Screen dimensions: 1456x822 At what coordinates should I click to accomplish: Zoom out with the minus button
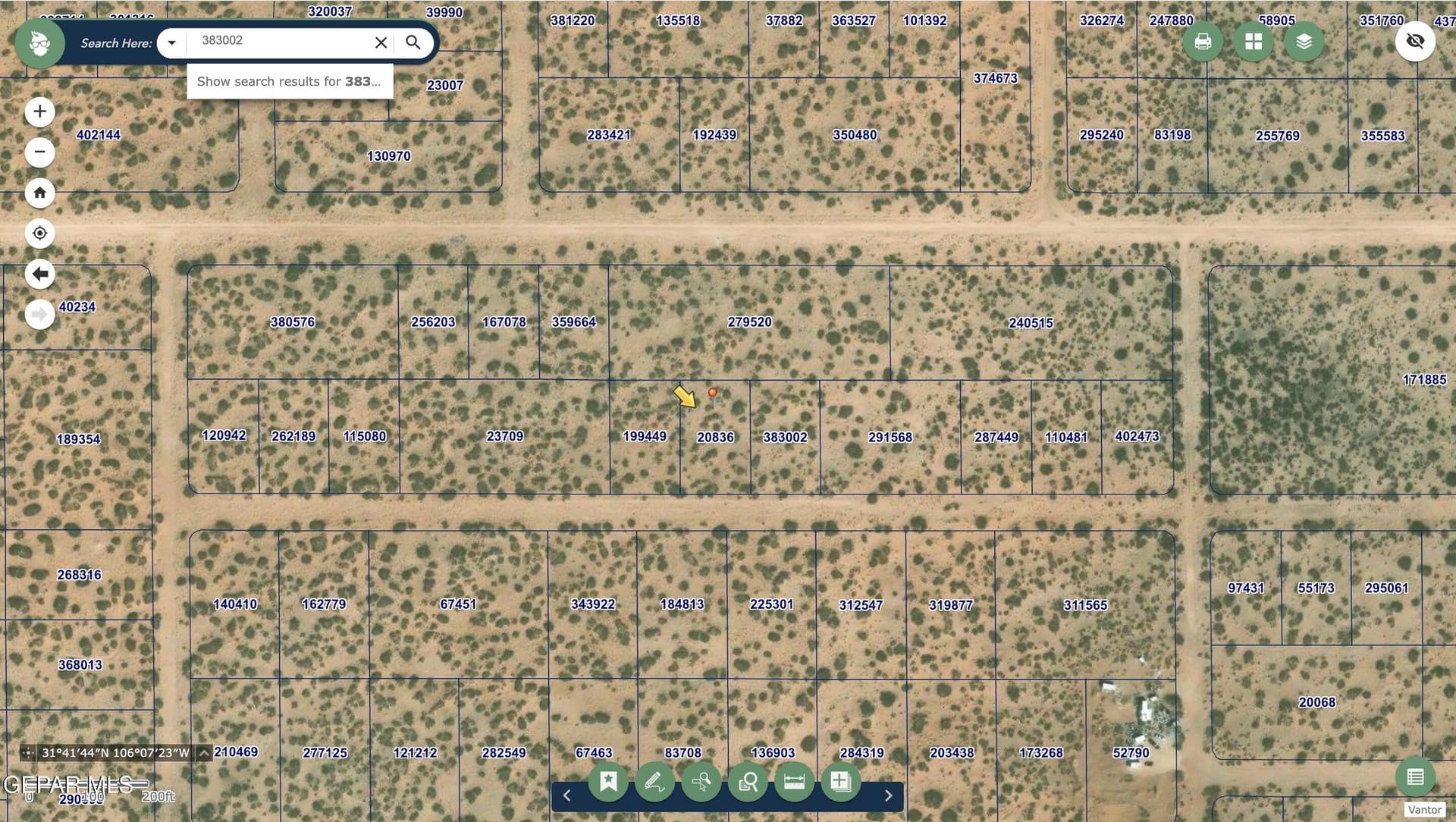tap(39, 152)
